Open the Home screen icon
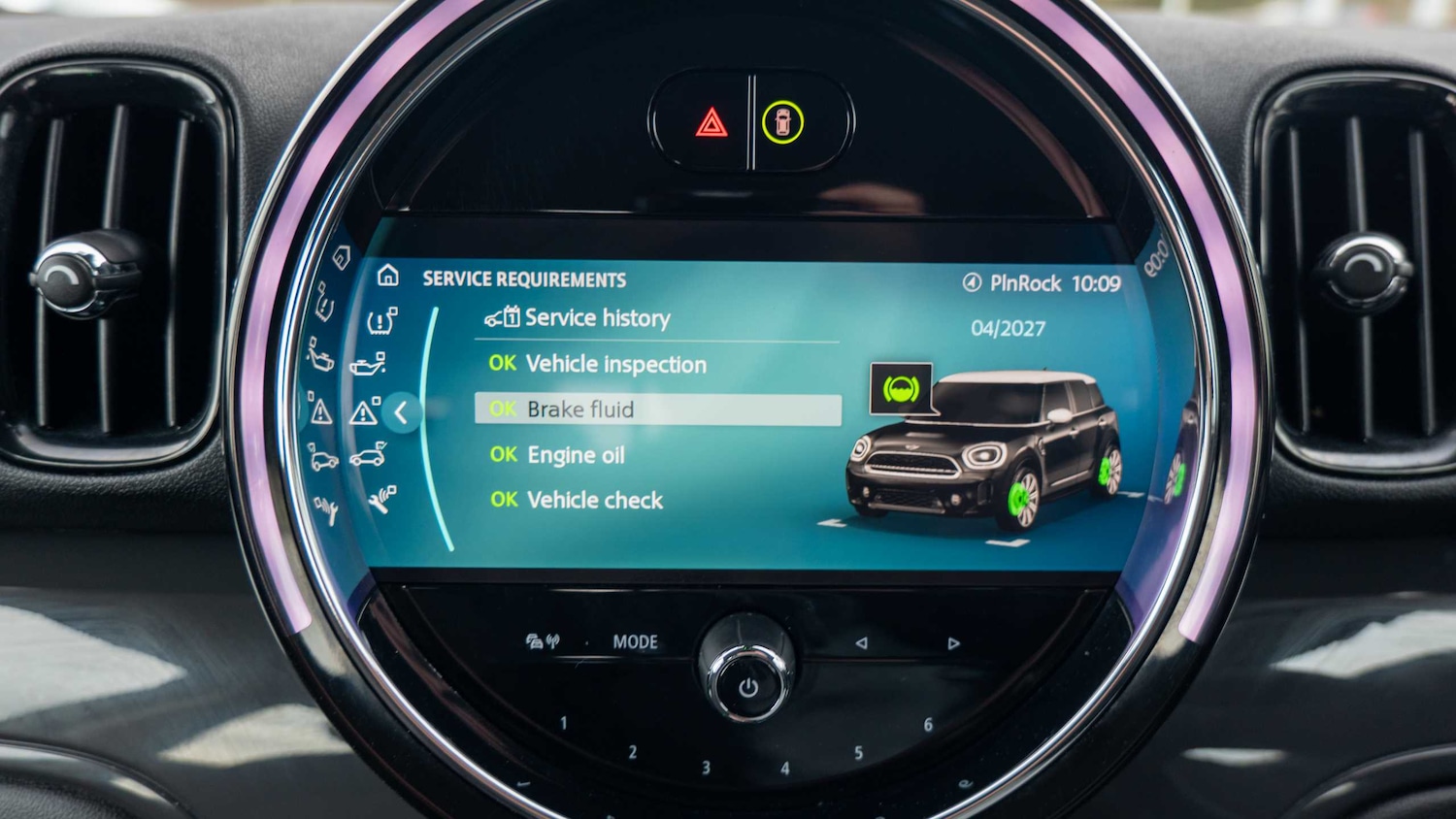This screenshot has height=819, width=1456. 388,277
